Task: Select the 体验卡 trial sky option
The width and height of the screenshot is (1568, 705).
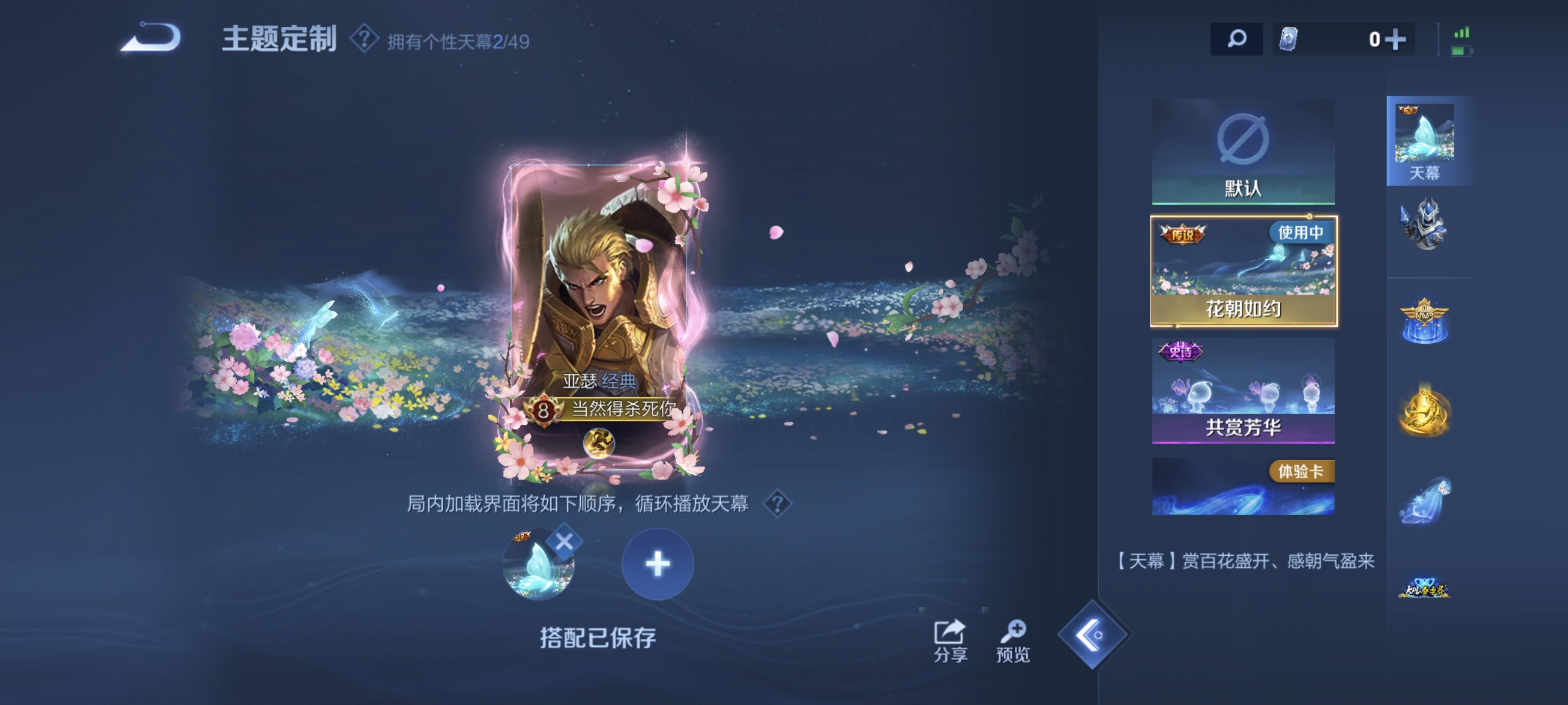Action: coord(1244,487)
